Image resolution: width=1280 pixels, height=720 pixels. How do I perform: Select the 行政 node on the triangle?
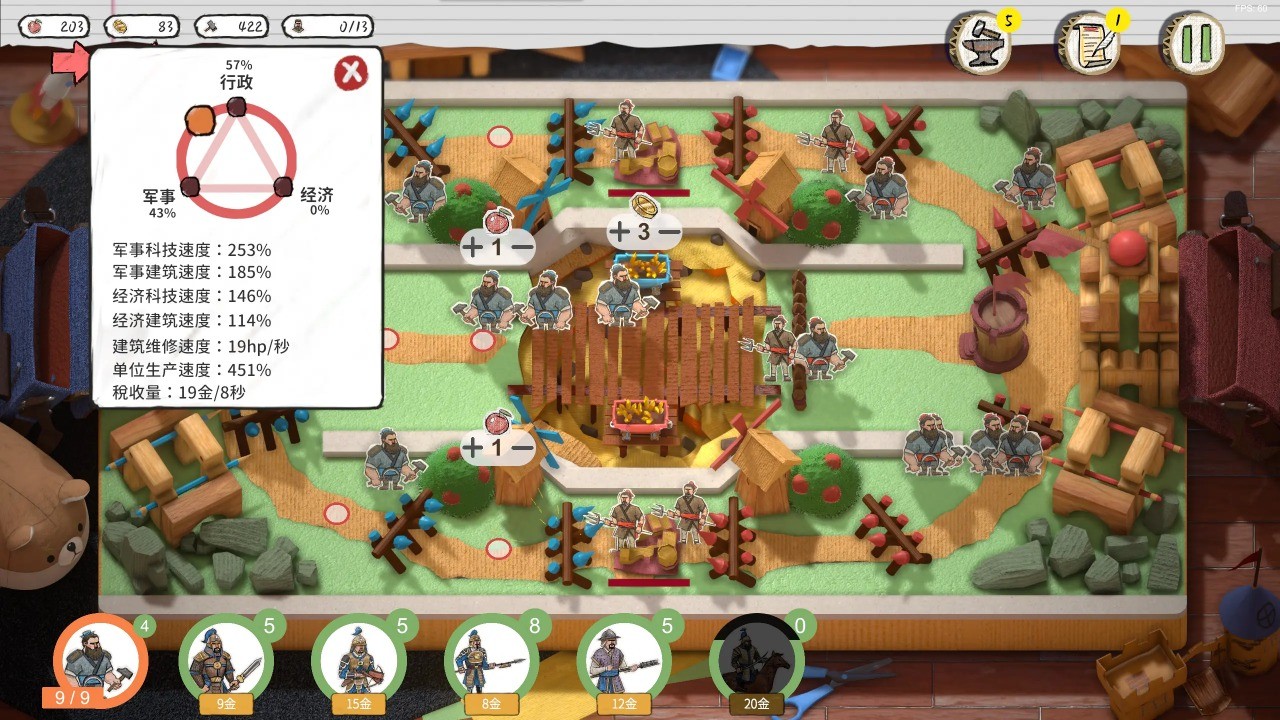click(237, 107)
